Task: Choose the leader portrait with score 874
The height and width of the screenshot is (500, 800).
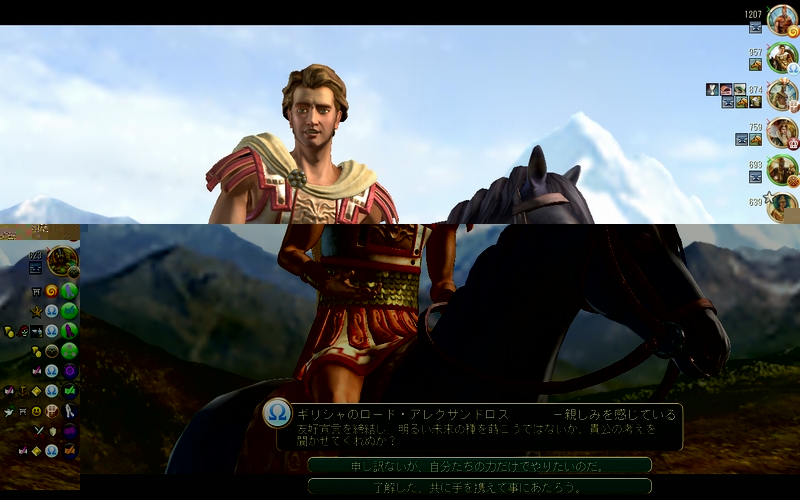Action: coord(782,95)
